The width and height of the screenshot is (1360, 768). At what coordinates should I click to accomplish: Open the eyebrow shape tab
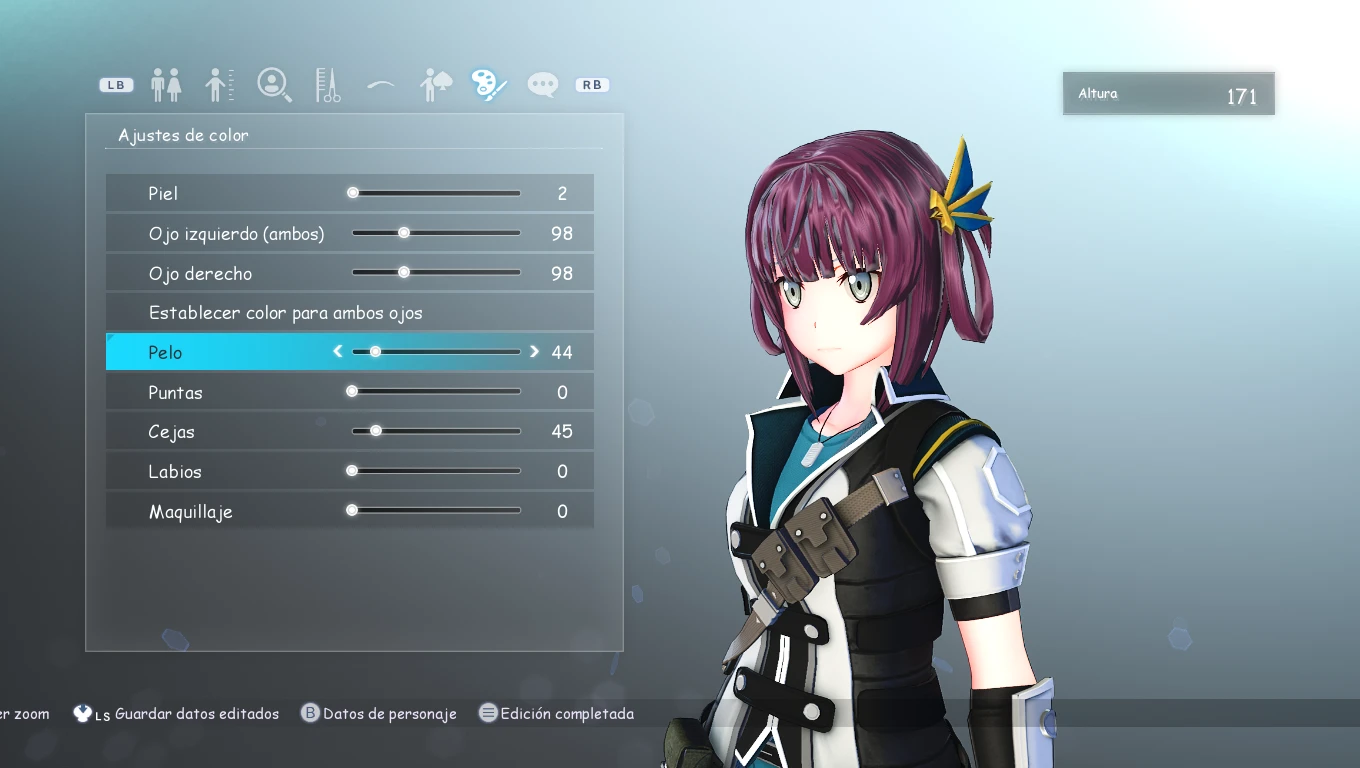click(x=381, y=85)
